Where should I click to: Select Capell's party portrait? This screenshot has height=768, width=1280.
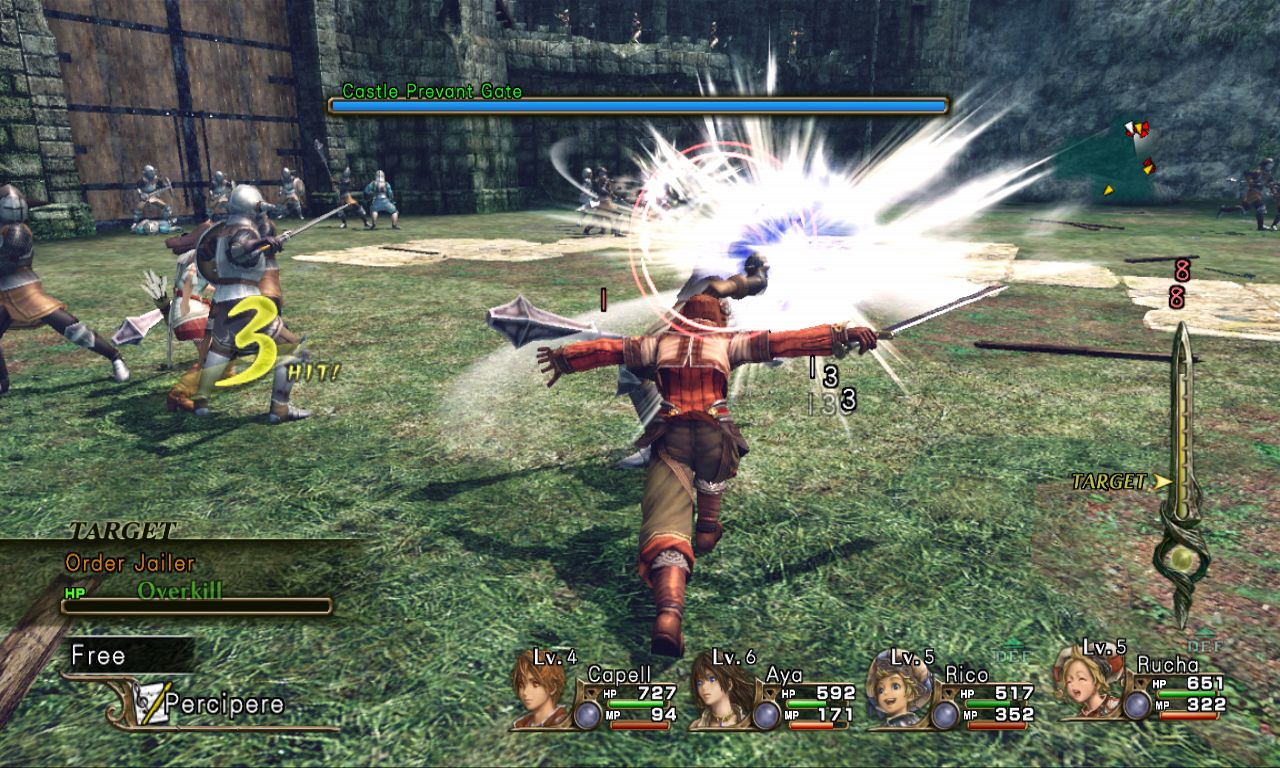click(538, 690)
